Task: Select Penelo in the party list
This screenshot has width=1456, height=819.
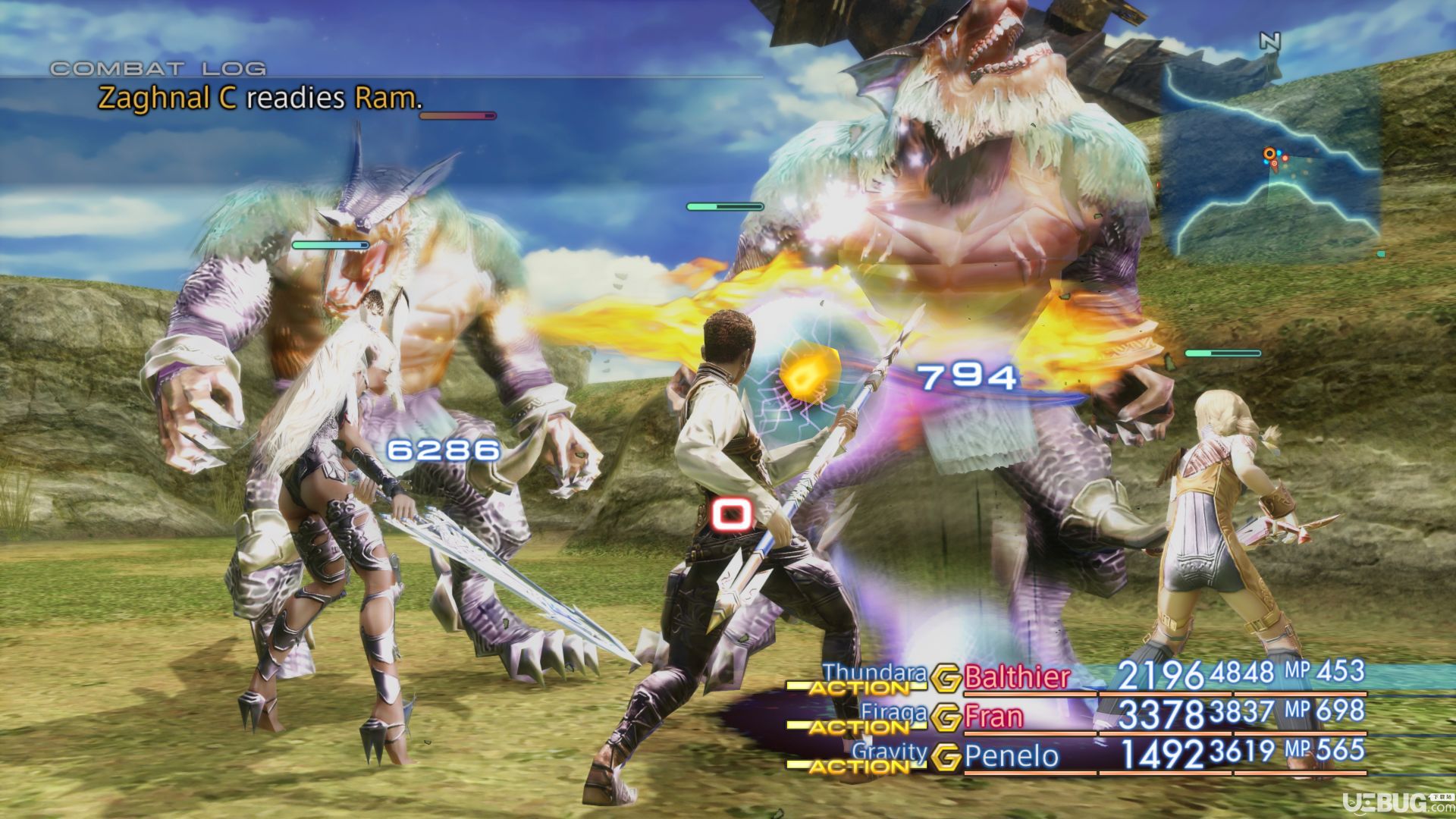Action: 1011,756
